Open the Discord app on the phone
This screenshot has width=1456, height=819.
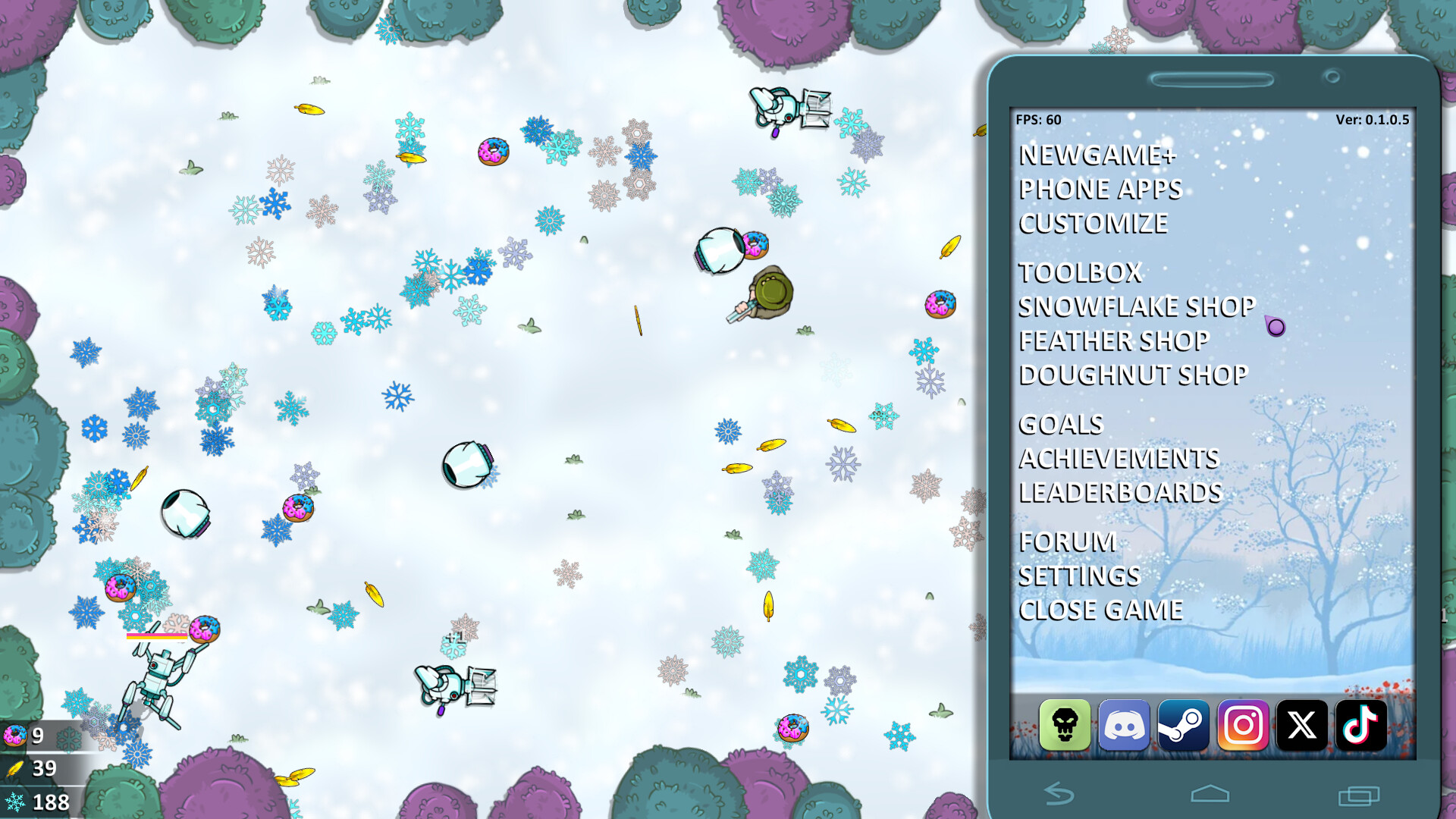[1123, 725]
